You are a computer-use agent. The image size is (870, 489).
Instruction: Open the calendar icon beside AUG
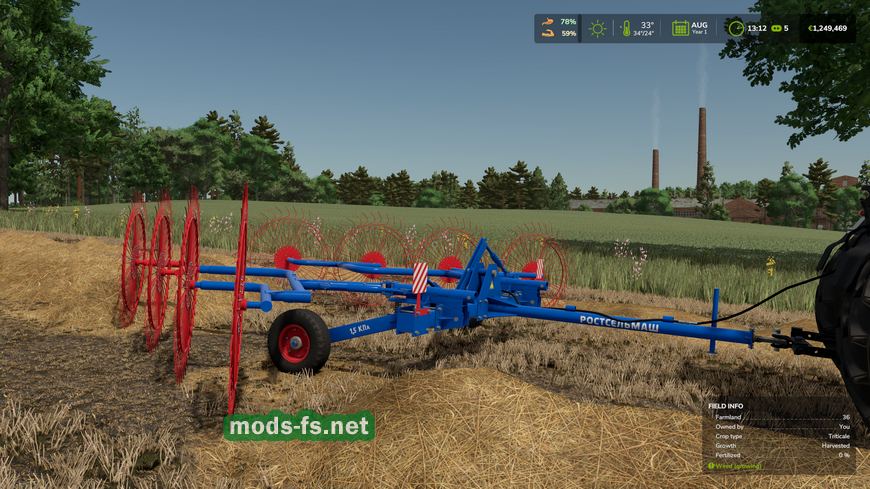tap(680, 28)
